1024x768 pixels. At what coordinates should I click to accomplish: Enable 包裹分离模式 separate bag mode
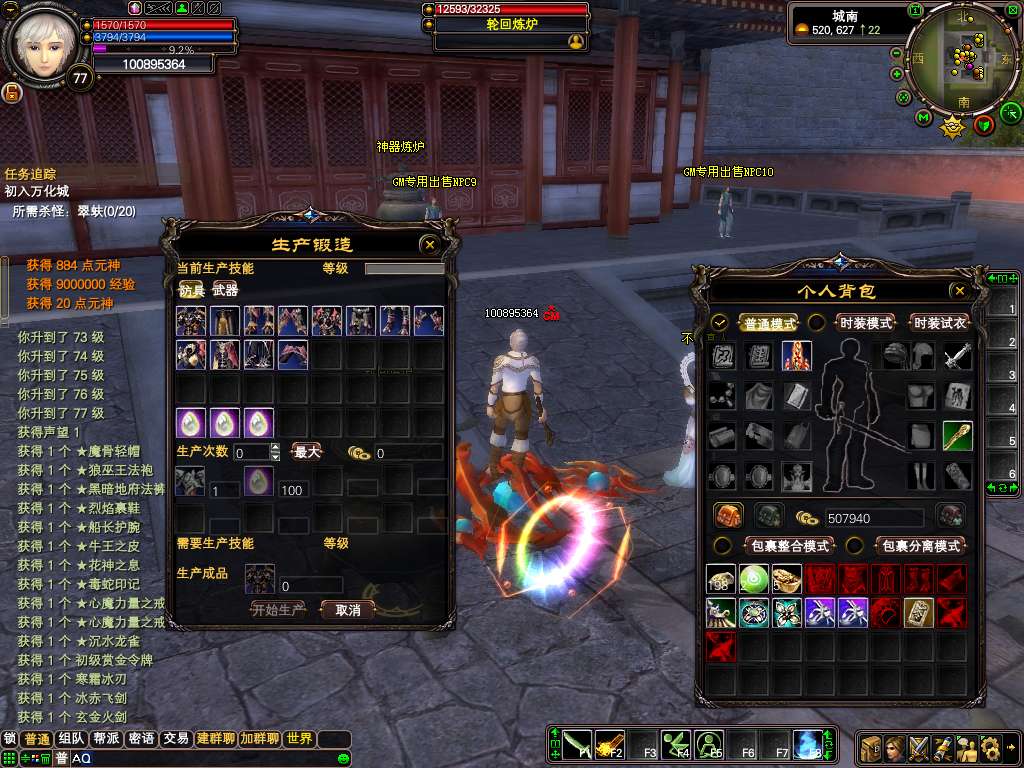(x=919, y=546)
